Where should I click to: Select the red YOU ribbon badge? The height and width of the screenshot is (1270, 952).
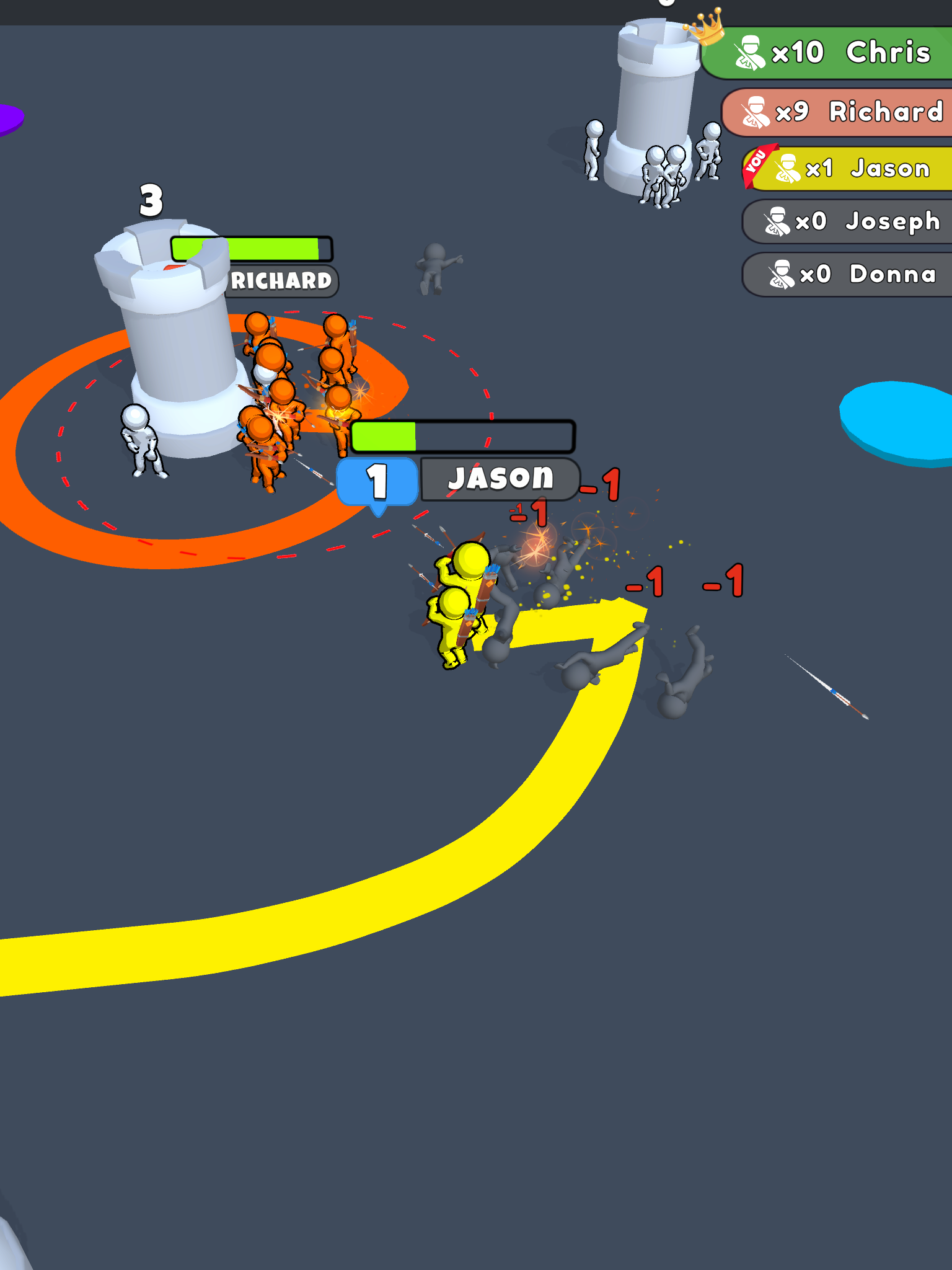756,163
